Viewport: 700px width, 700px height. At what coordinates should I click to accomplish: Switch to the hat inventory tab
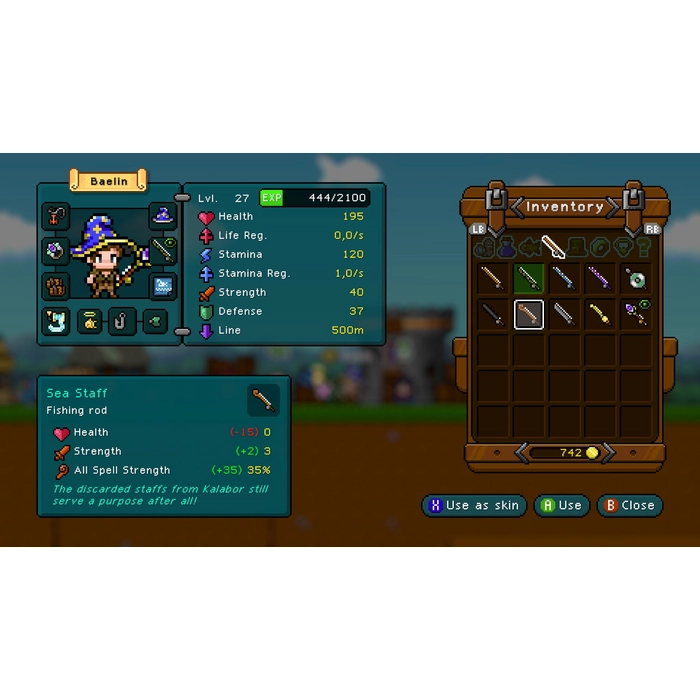pyautogui.click(x=577, y=246)
